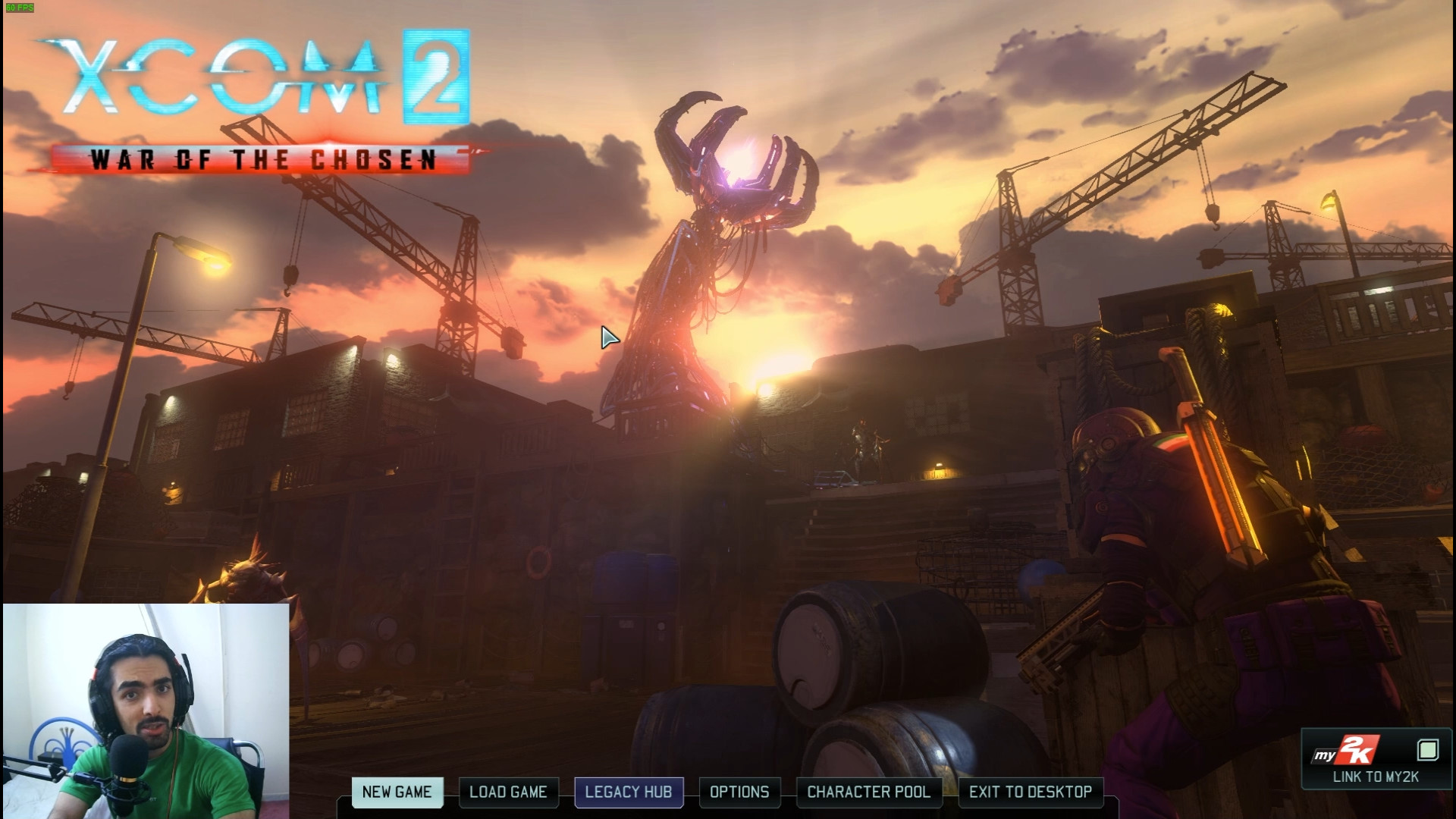
Task: Choose Exit to Desktop
Action: pos(1031,792)
